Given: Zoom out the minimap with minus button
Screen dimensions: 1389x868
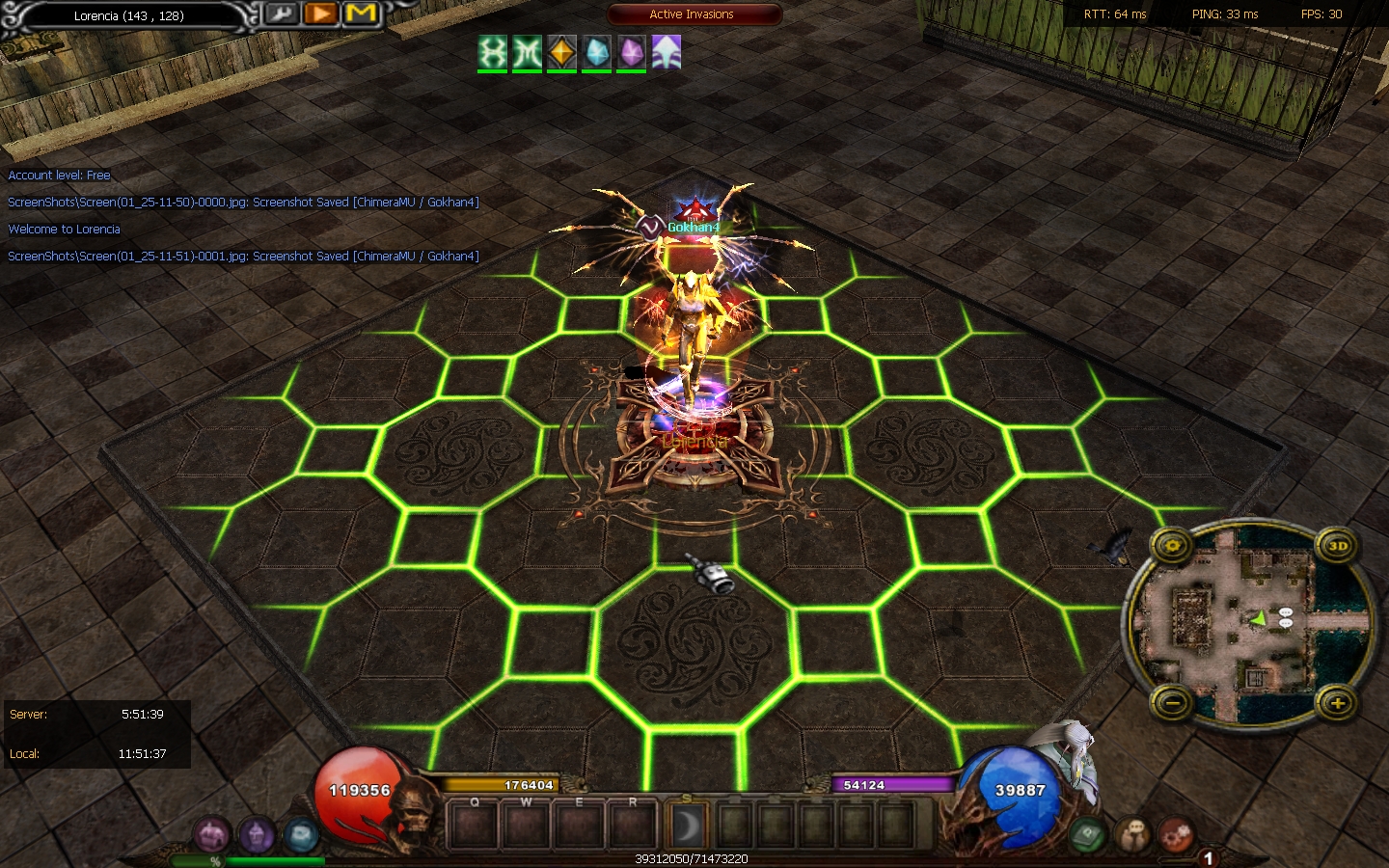Looking at the screenshot, I should point(1173,703).
